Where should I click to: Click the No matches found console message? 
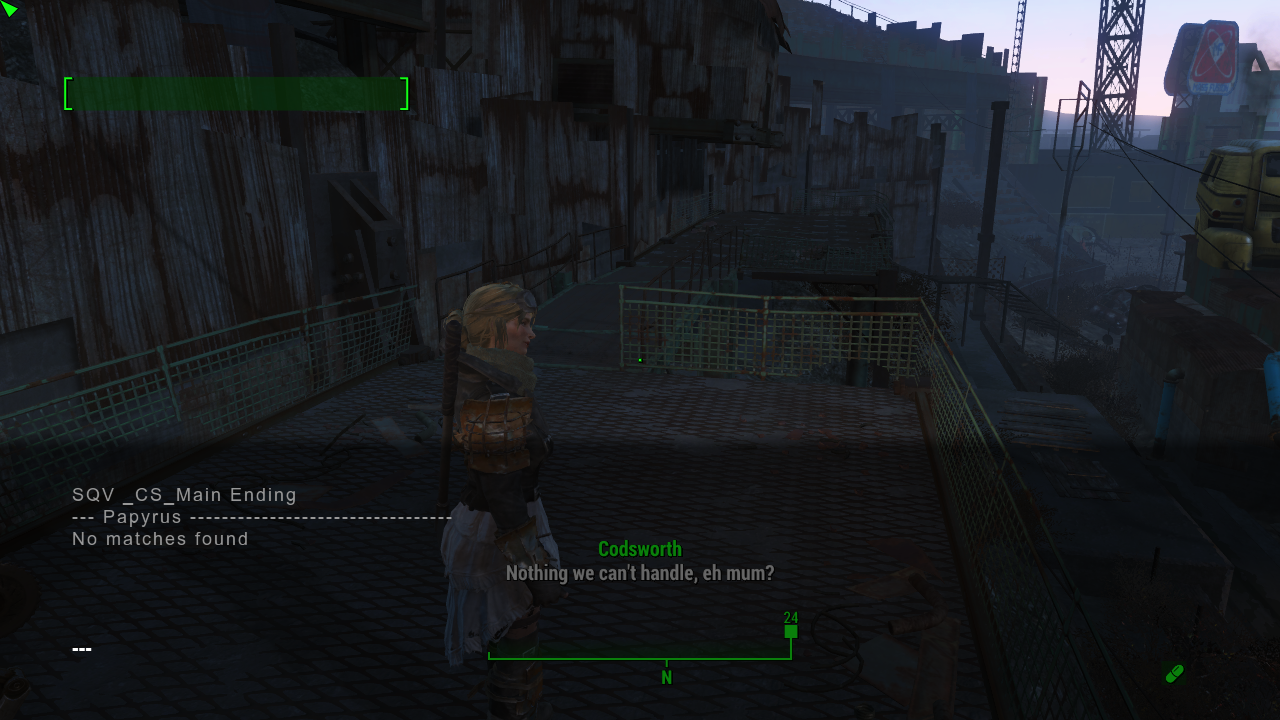point(159,539)
